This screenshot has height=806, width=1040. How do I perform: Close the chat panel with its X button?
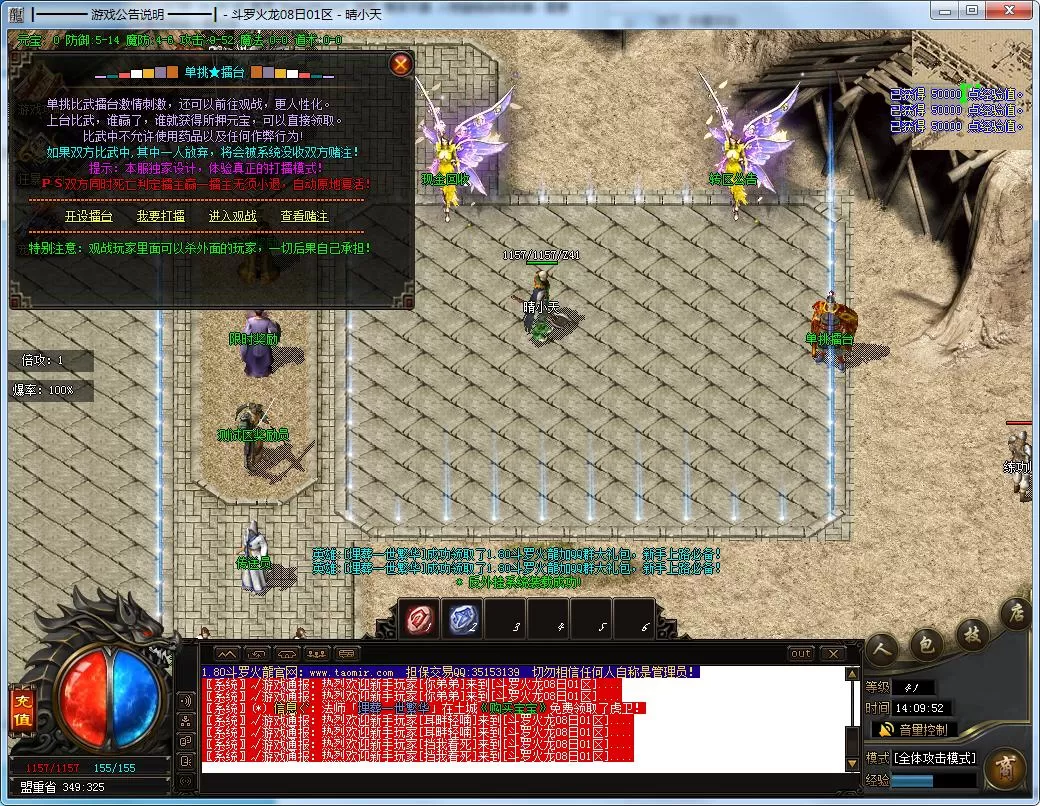click(832, 654)
